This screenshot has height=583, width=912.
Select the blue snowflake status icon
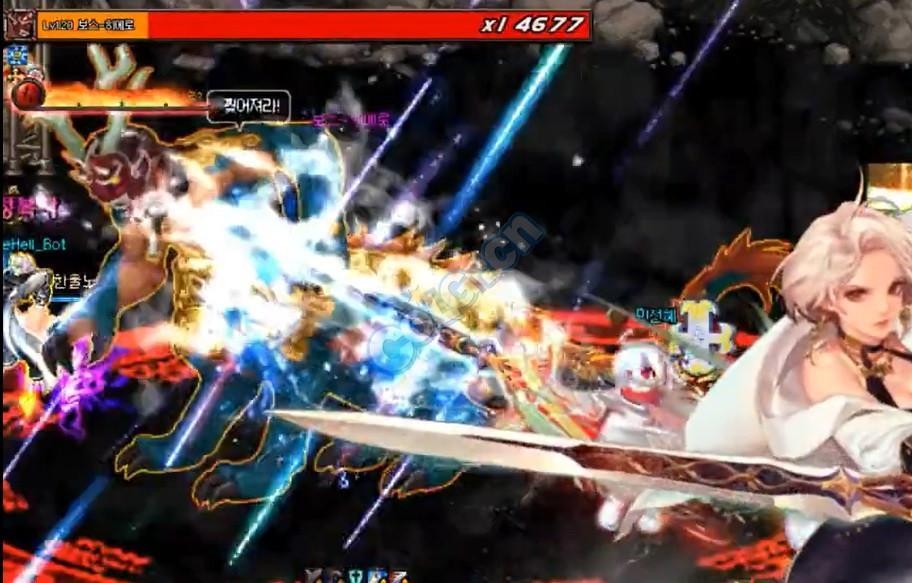click(x=15, y=55)
